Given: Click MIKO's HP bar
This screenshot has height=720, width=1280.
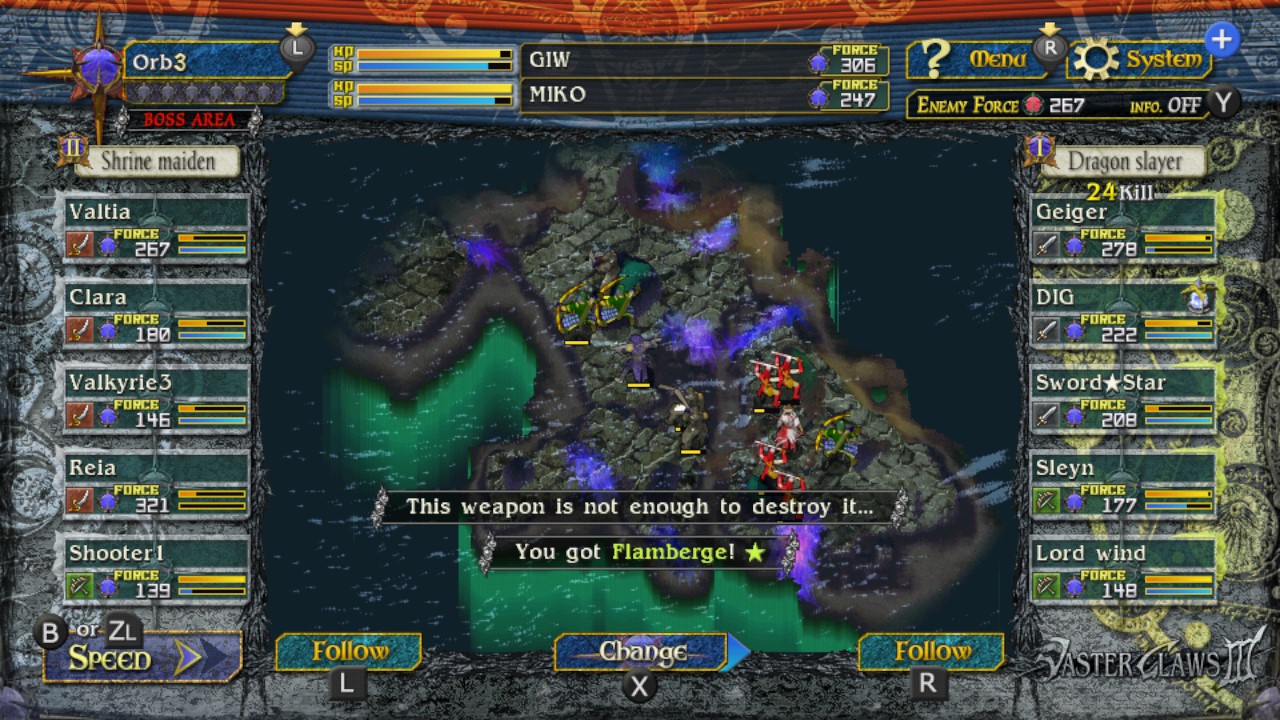Looking at the screenshot, I should (x=434, y=89).
